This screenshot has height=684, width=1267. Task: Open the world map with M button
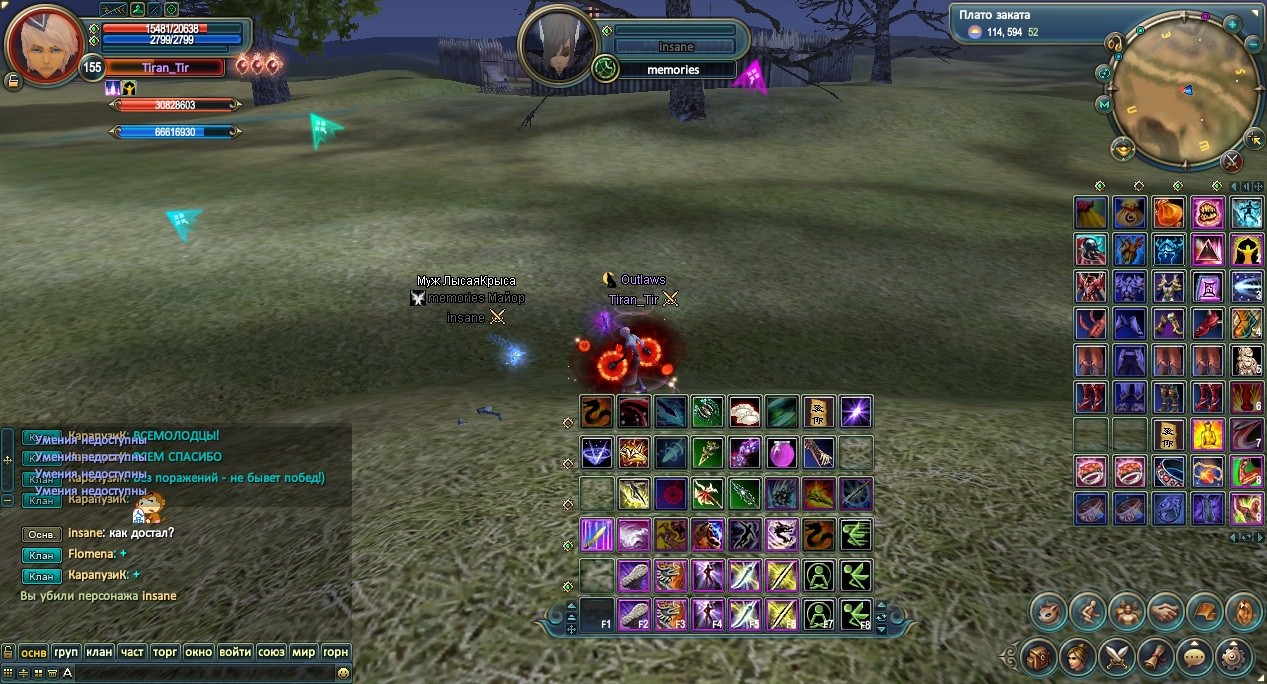pyautogui.click(x=1104, y=104)
